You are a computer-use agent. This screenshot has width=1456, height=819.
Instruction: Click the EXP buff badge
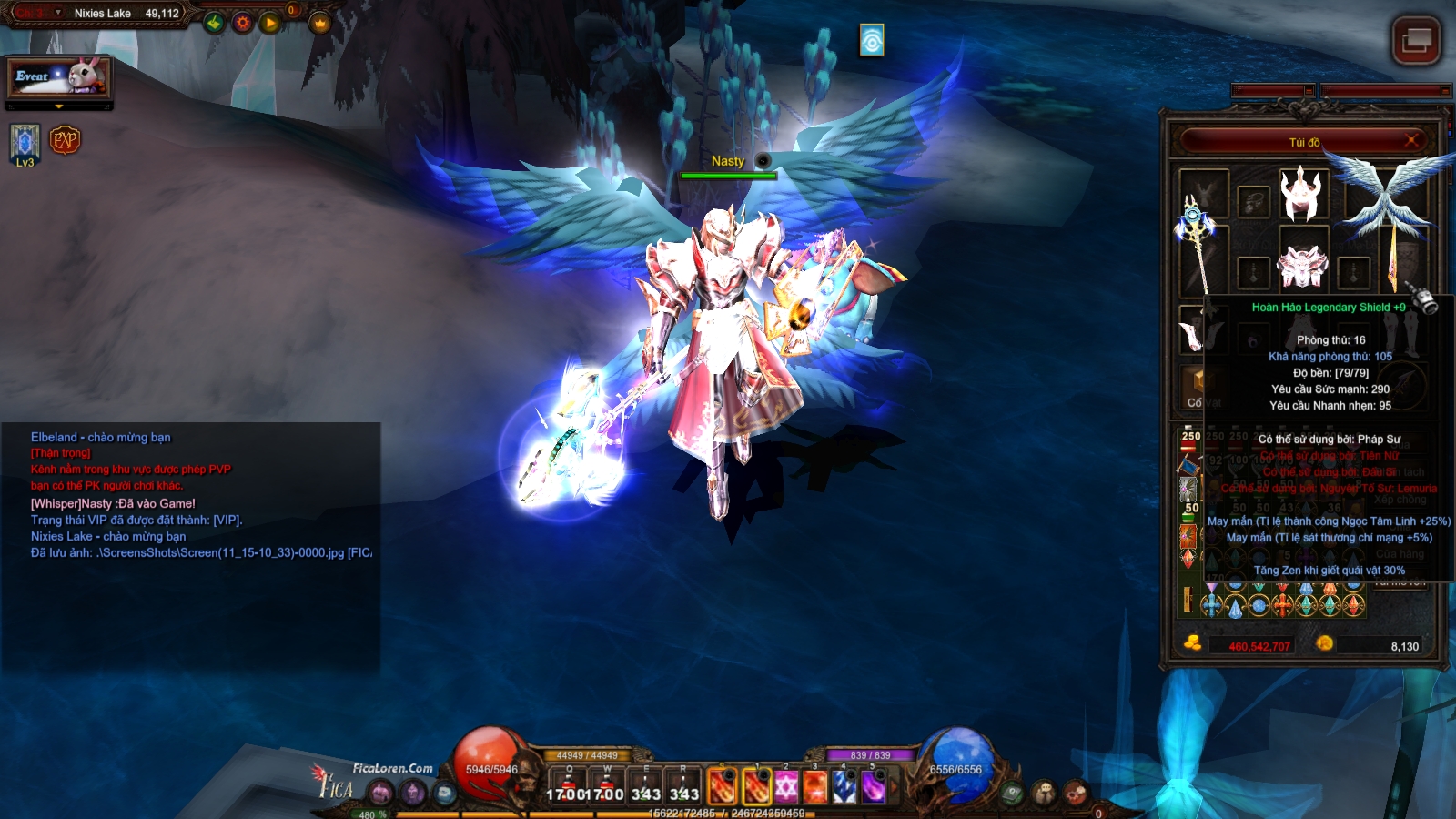click(x=66, y=140)
